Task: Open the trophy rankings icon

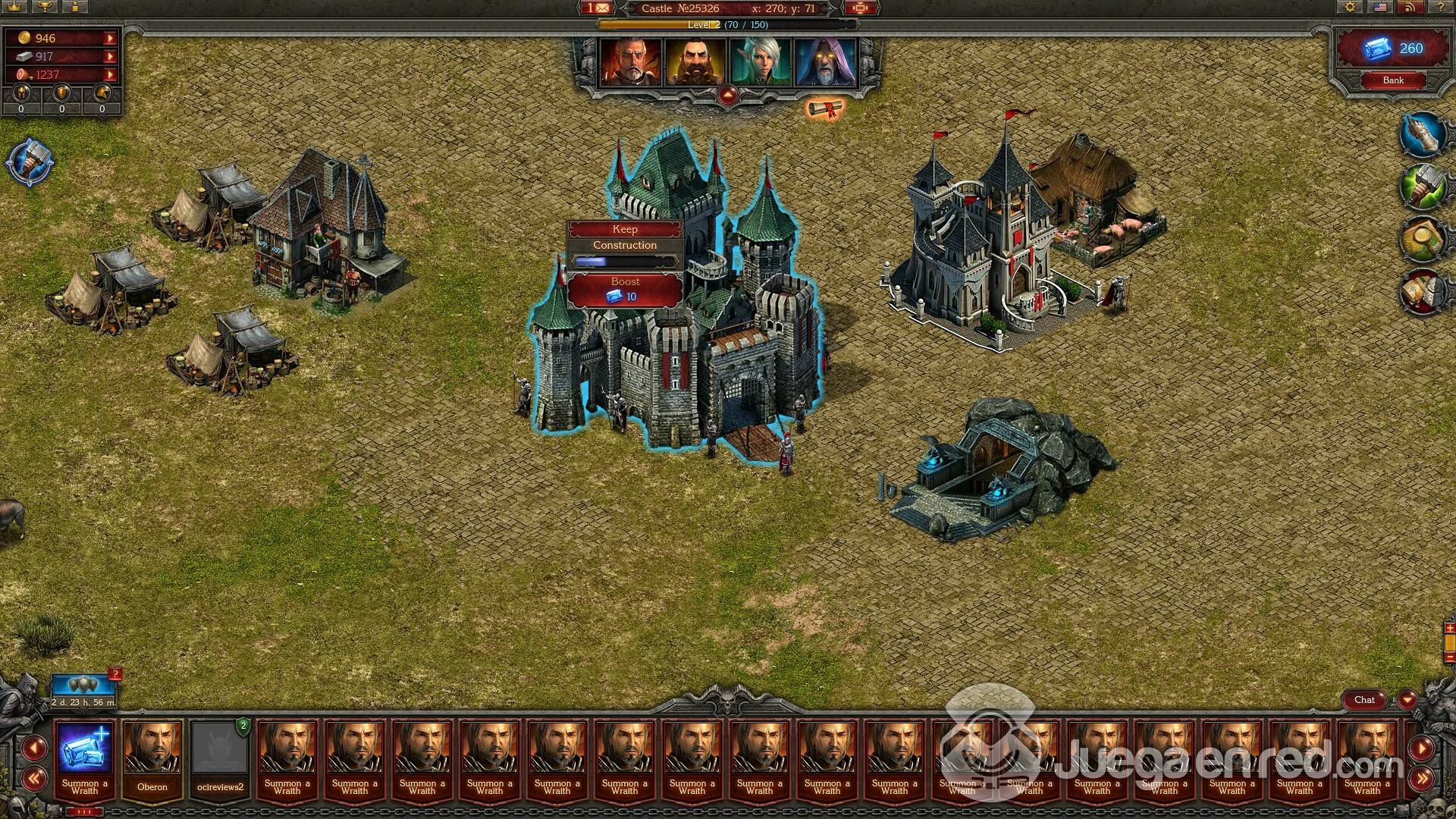Action: (45, 8)
